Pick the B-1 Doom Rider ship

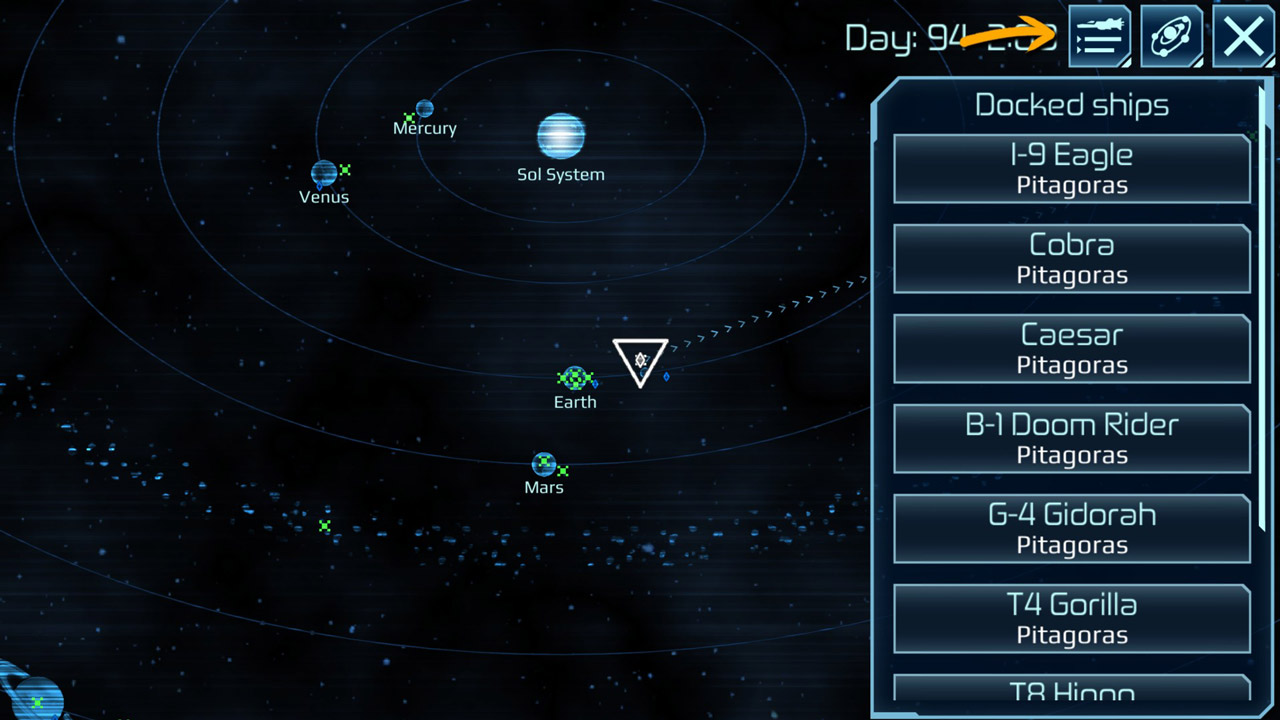pyautogui.click(x=1071, y=439)
